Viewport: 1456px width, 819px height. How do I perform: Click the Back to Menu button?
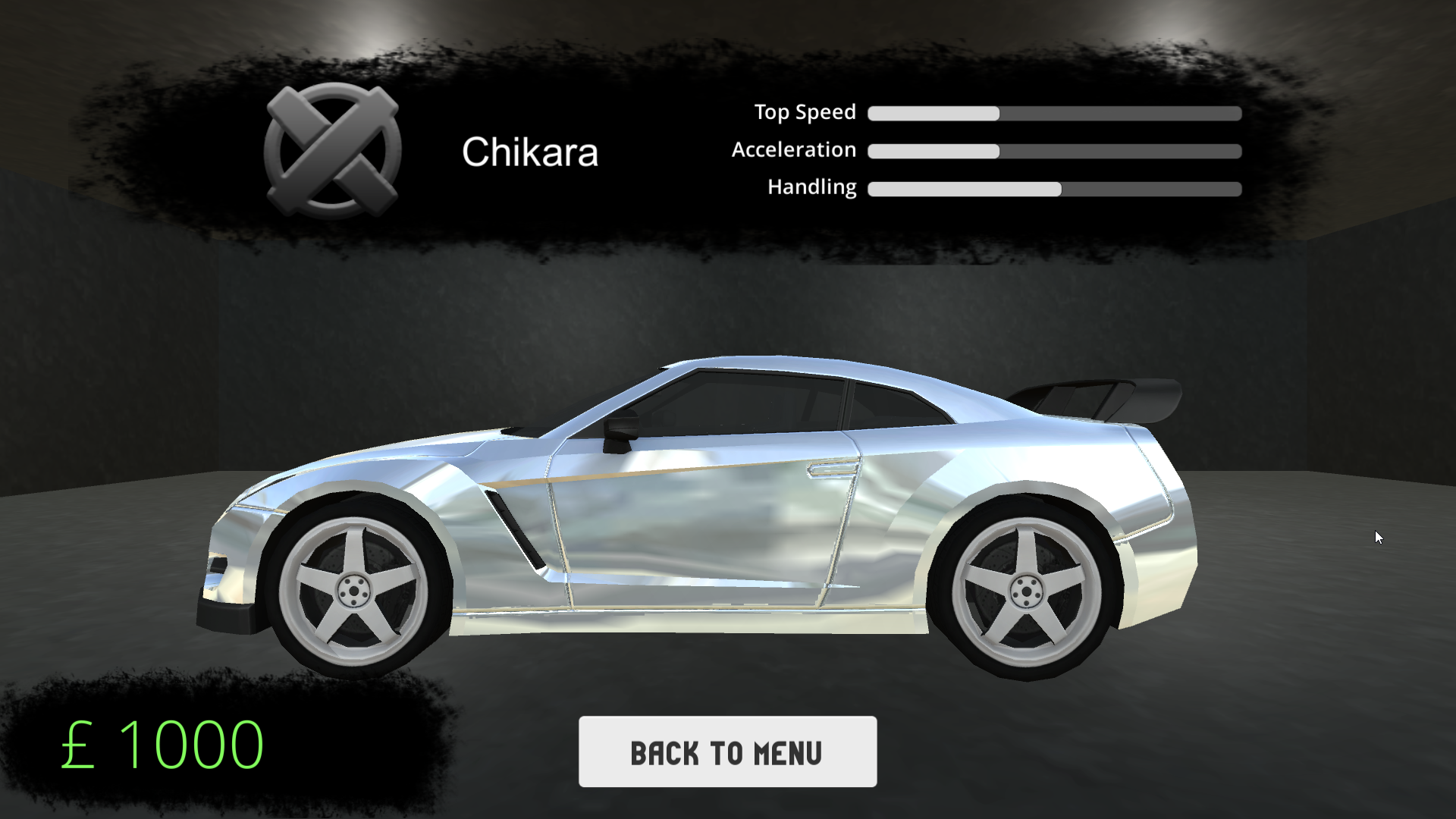click(727, 752)
